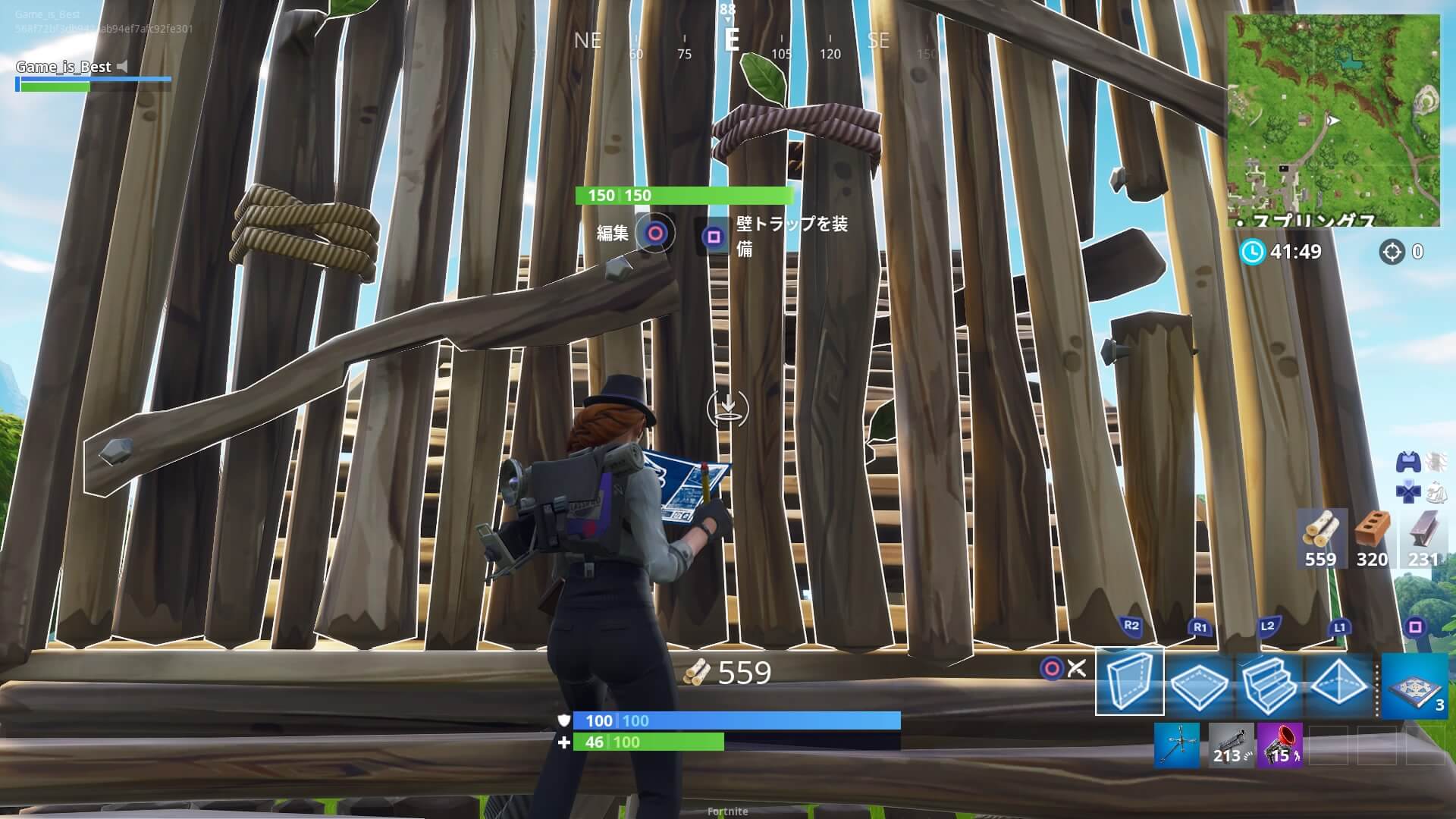Select the gray gun slot with 213 ammo

1229,745
